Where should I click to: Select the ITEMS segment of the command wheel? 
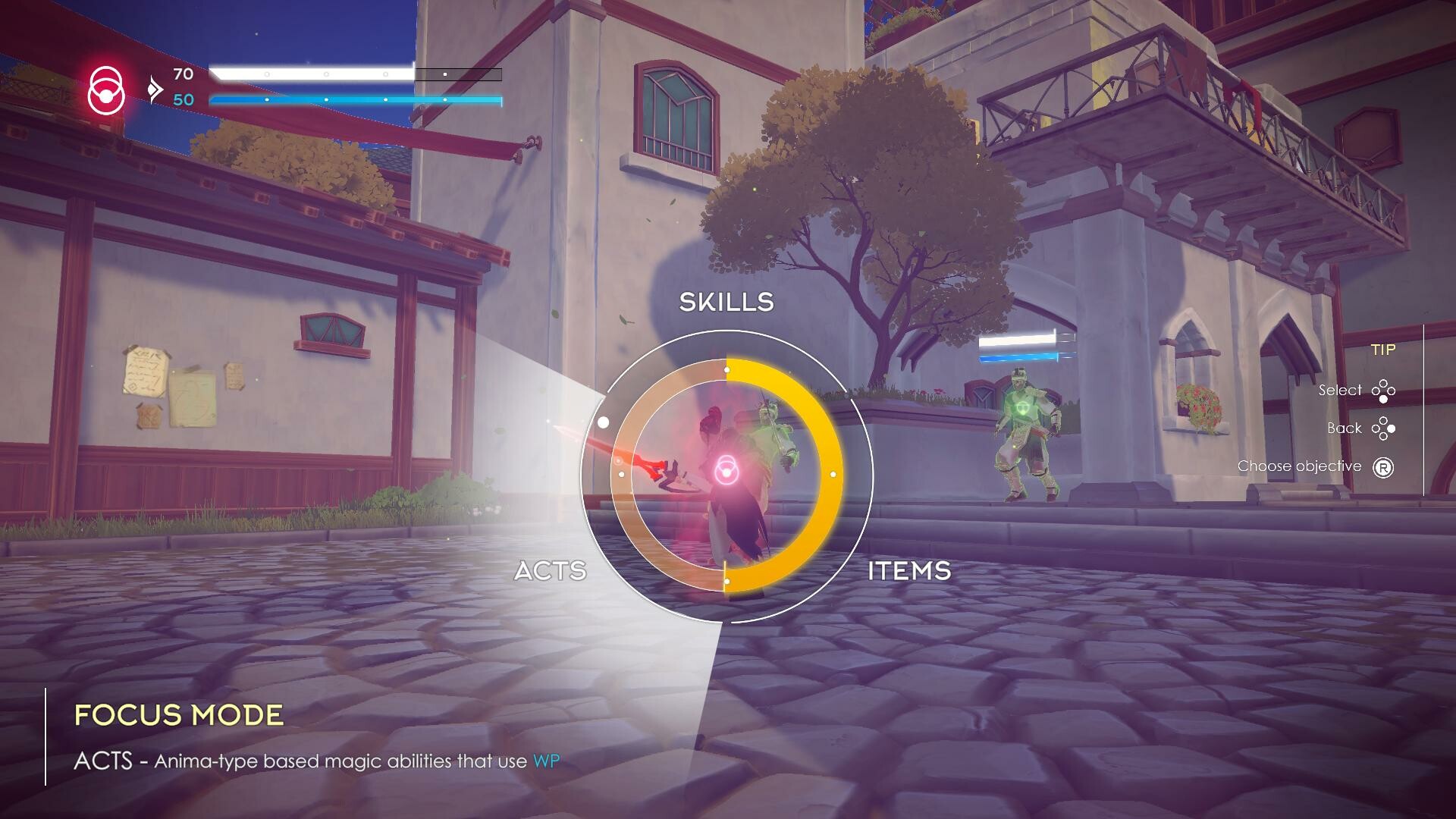click(909, 571)
